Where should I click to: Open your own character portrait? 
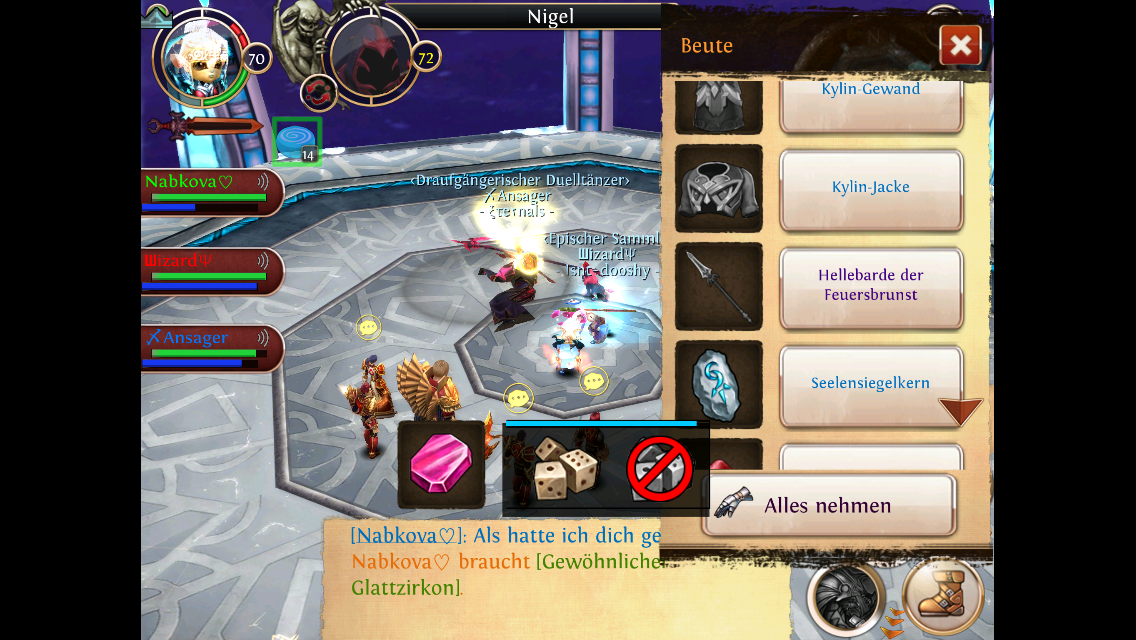coord(203,58)
